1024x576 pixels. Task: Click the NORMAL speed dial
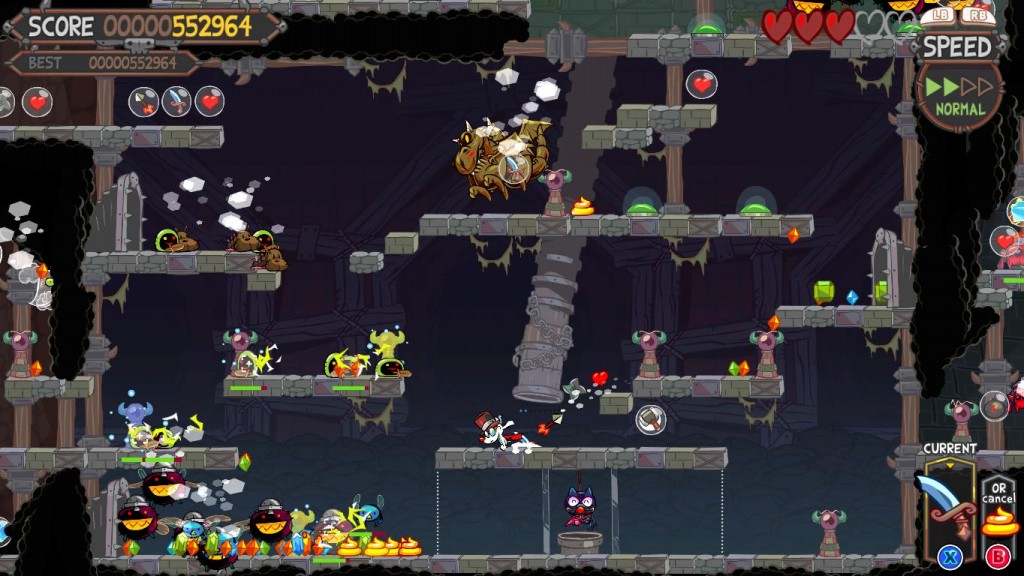point(958,95)
